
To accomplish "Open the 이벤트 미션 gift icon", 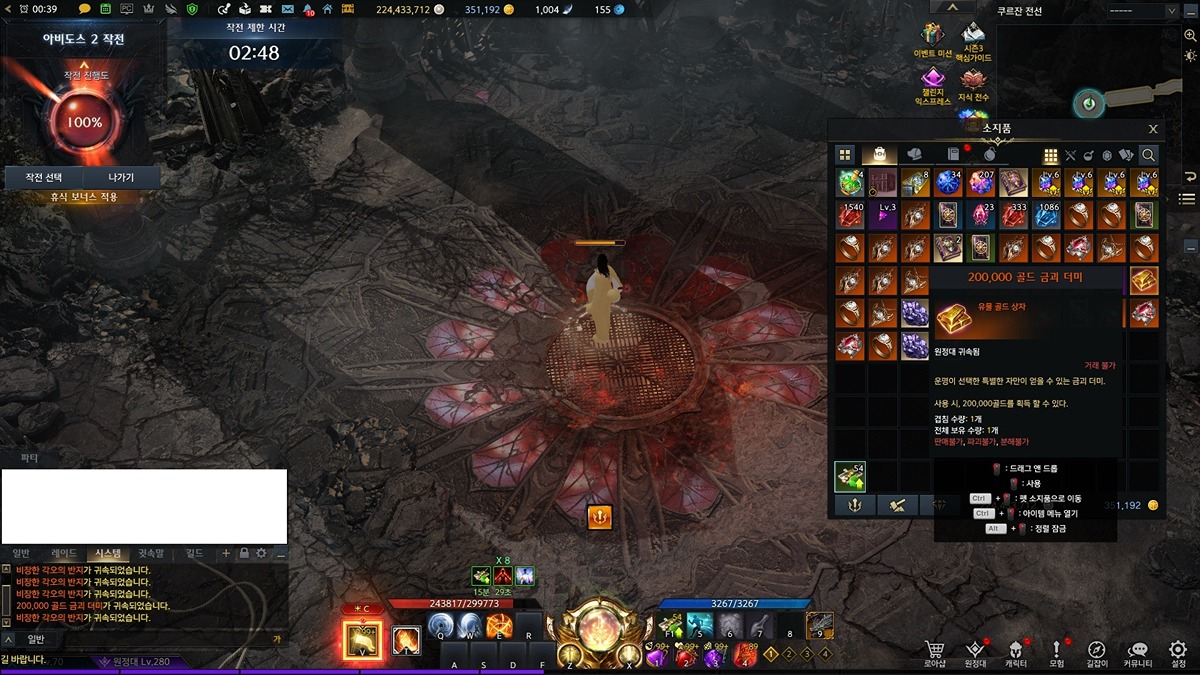I will [x=932, y=39].
